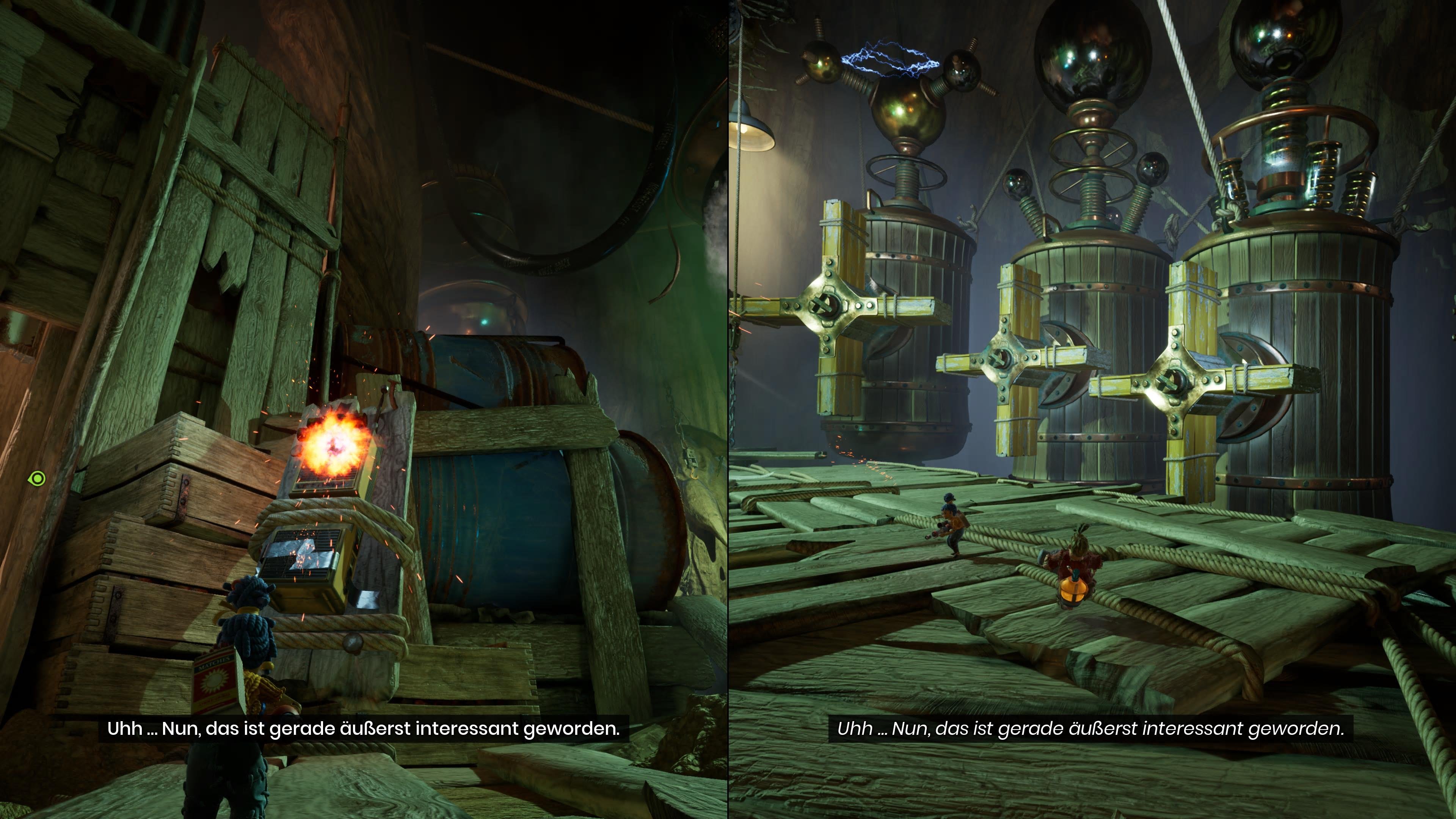
Task: Click the green partner location marker
Action: [x=37, y=479]
